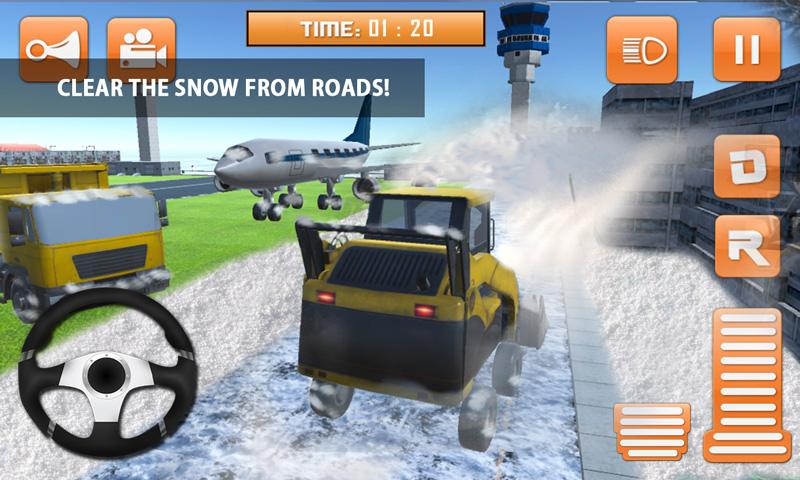800x480 pixels.
Task: Pause the game
Action: pos(746,49)
